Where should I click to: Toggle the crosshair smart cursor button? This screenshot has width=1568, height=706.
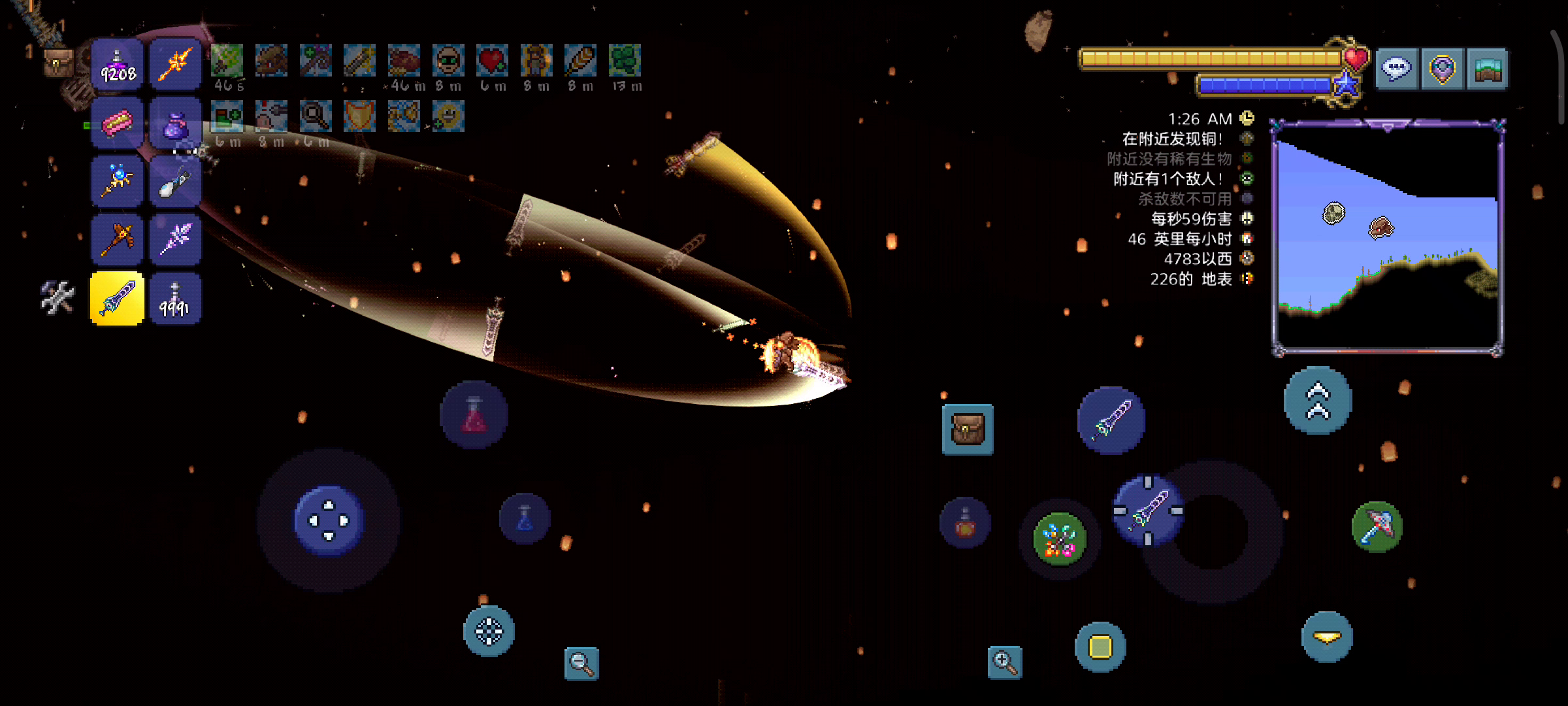(x=489, y=631)
